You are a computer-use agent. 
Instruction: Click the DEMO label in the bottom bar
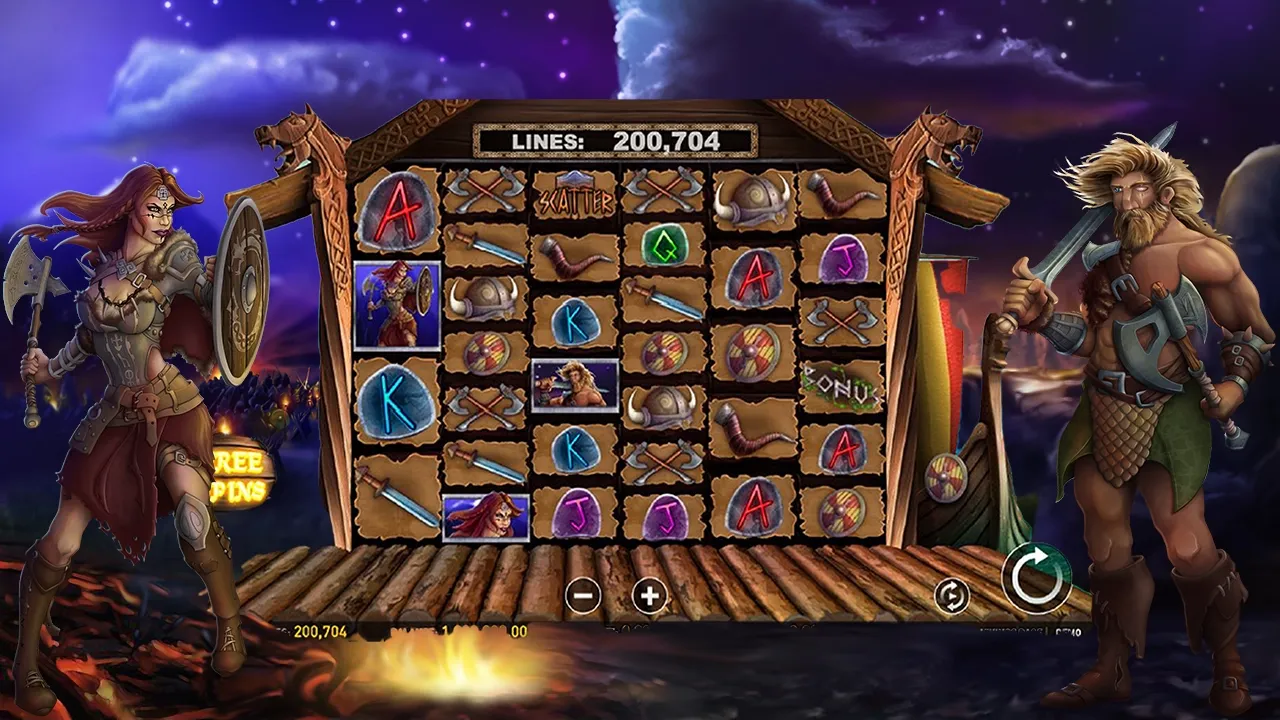pos(1068,632)
